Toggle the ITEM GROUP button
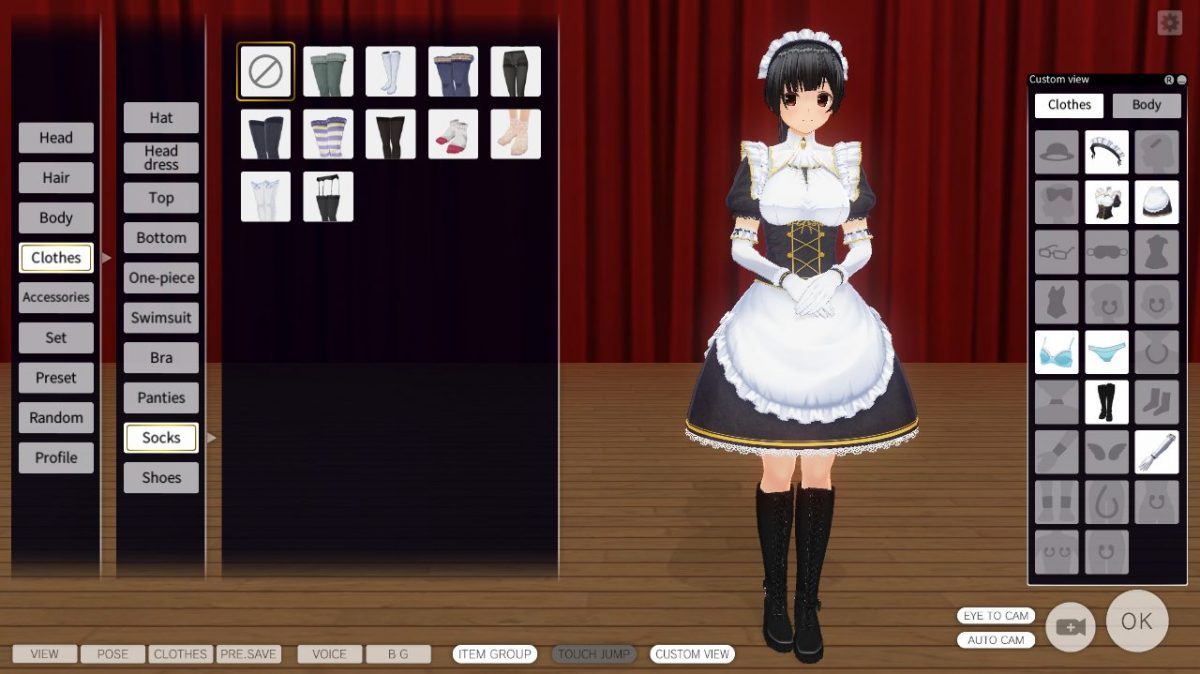This screenshot has height=674, width=1200. point(495,654)
